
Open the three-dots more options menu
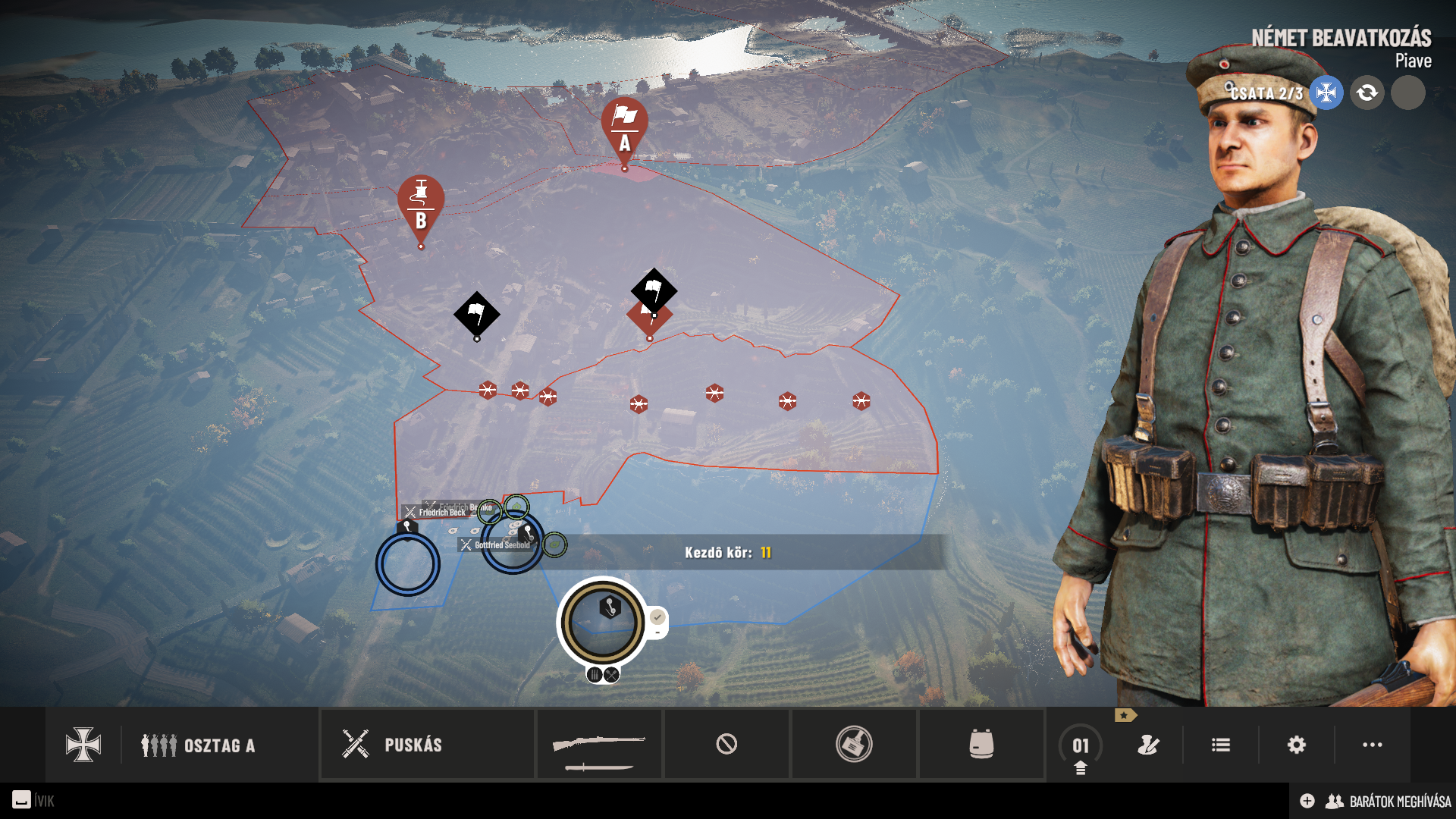[x=1373, y=745]
